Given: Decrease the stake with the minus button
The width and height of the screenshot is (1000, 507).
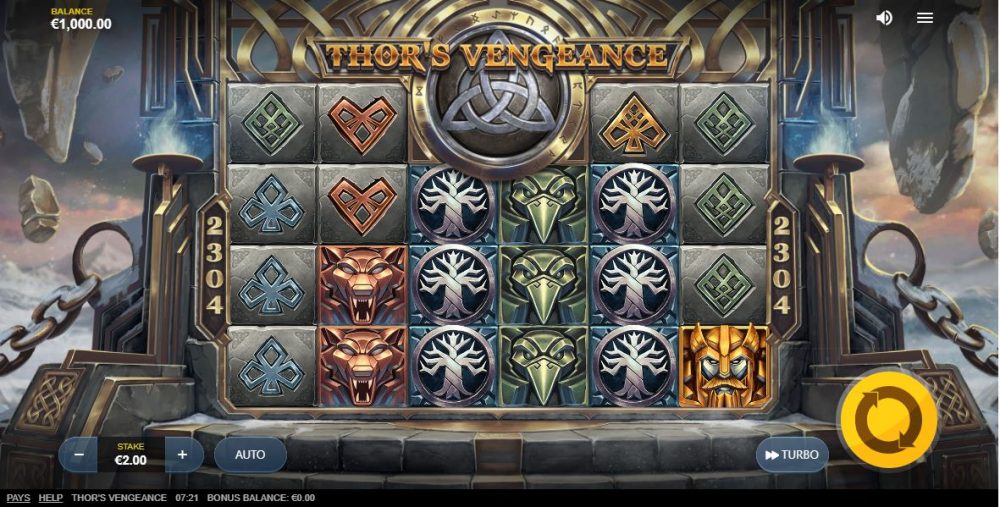Looking at the screenshot, I should coord(78,455).
